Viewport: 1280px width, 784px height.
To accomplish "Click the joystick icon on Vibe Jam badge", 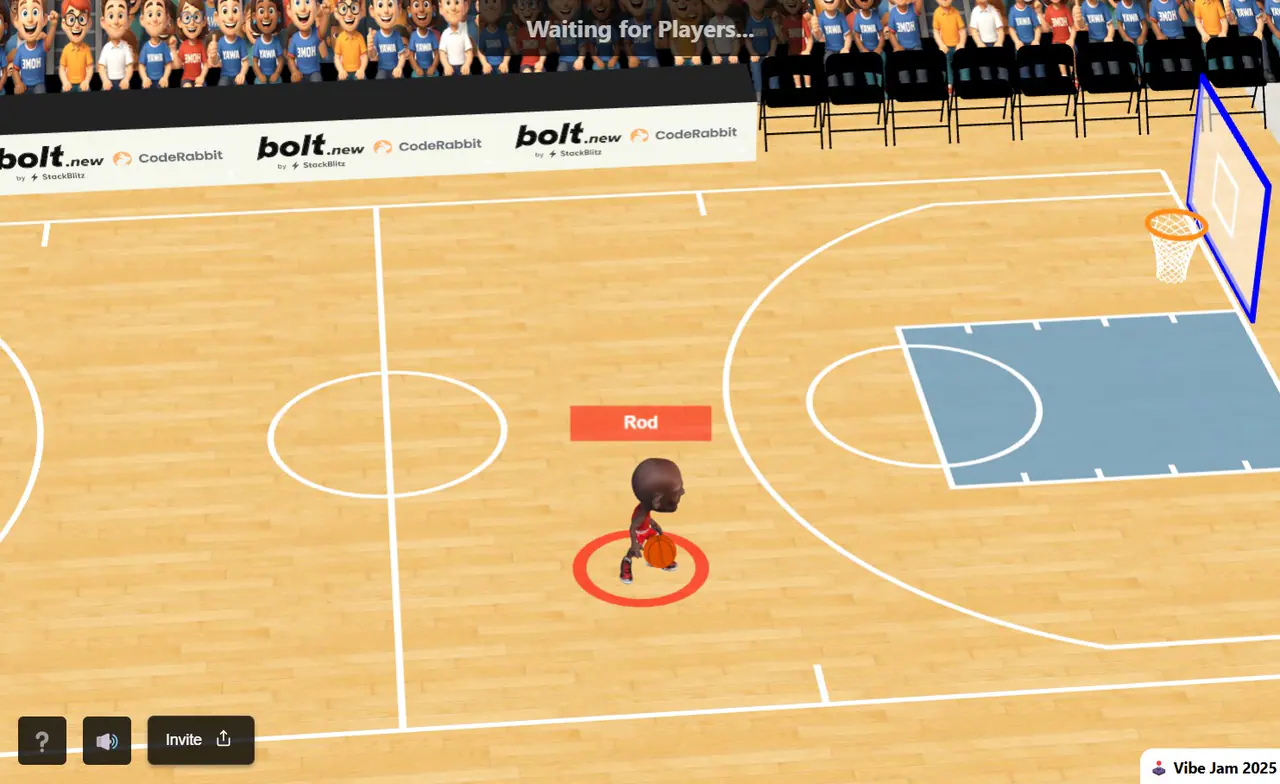I will 1157,768.
